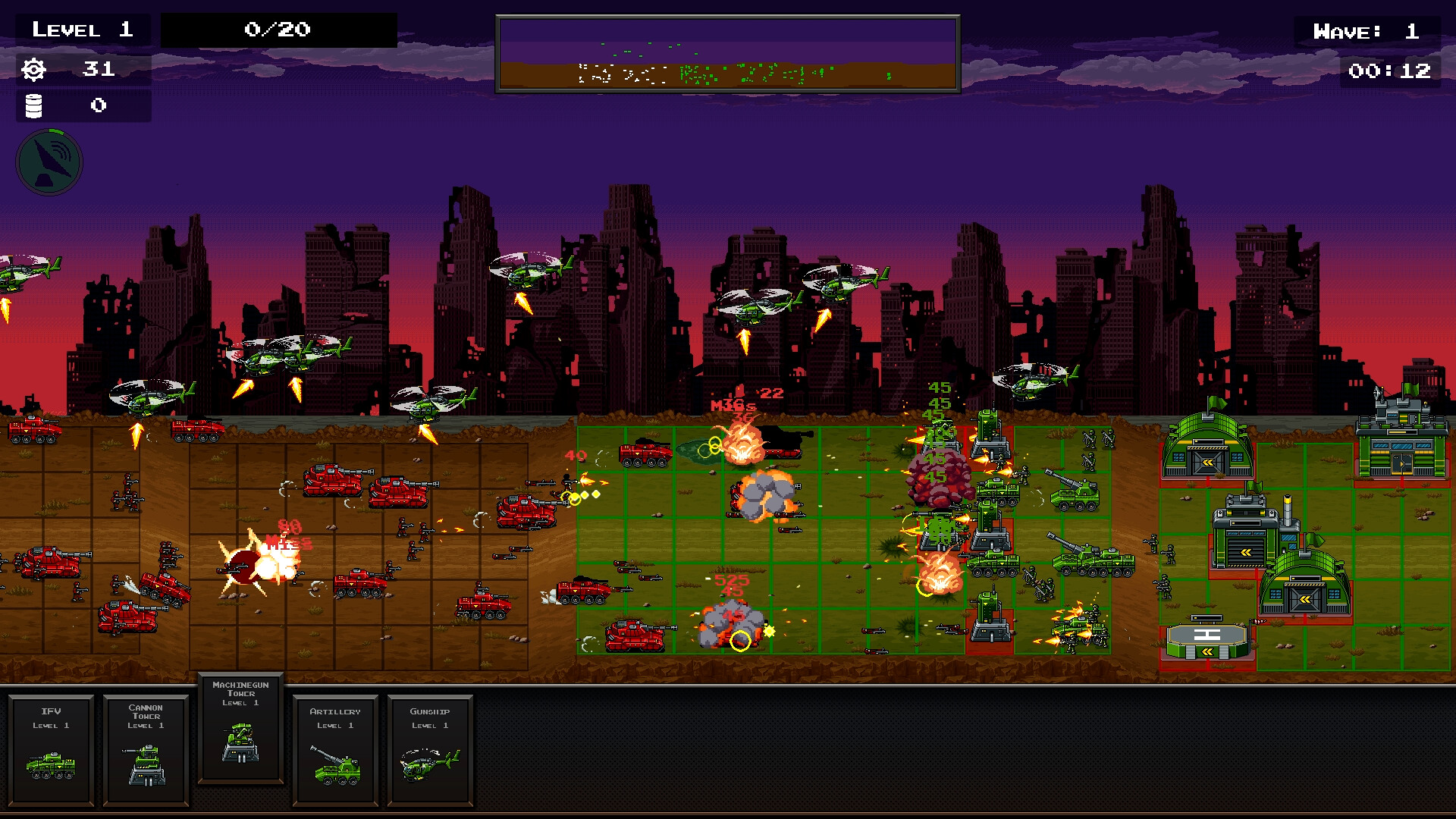Click the Wave: 1 display

pyautogui.click(x=1370, y=31)
